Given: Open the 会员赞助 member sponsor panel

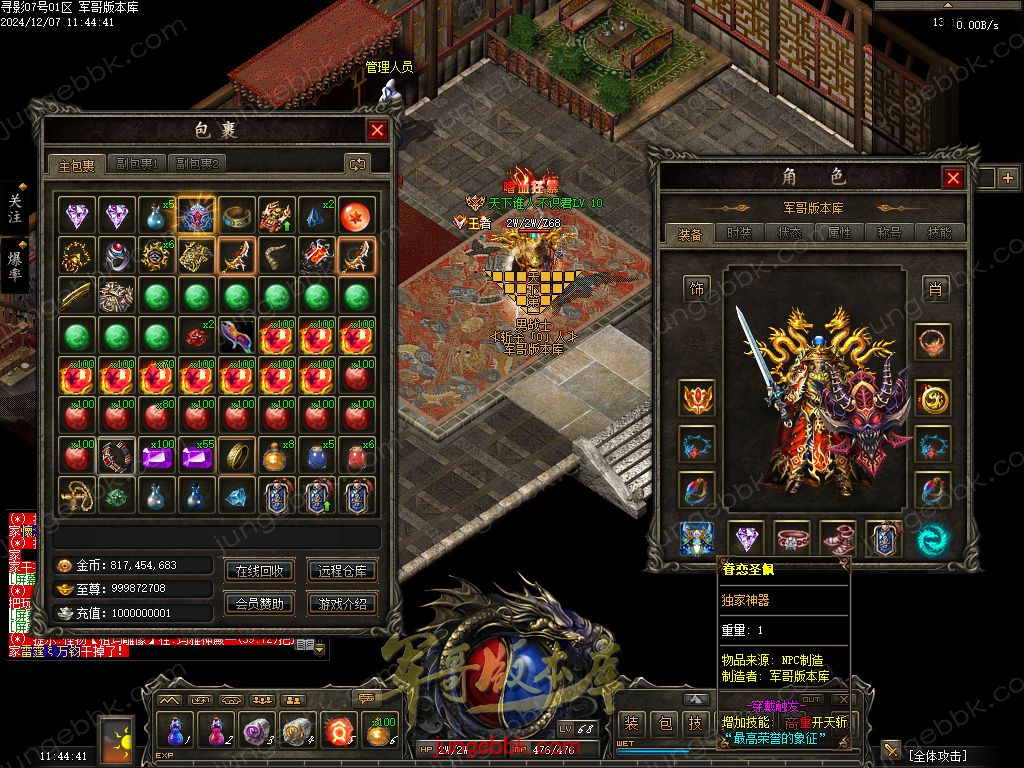Looking at the screenshot, I should pyautogui.click(x=260, y=603).
